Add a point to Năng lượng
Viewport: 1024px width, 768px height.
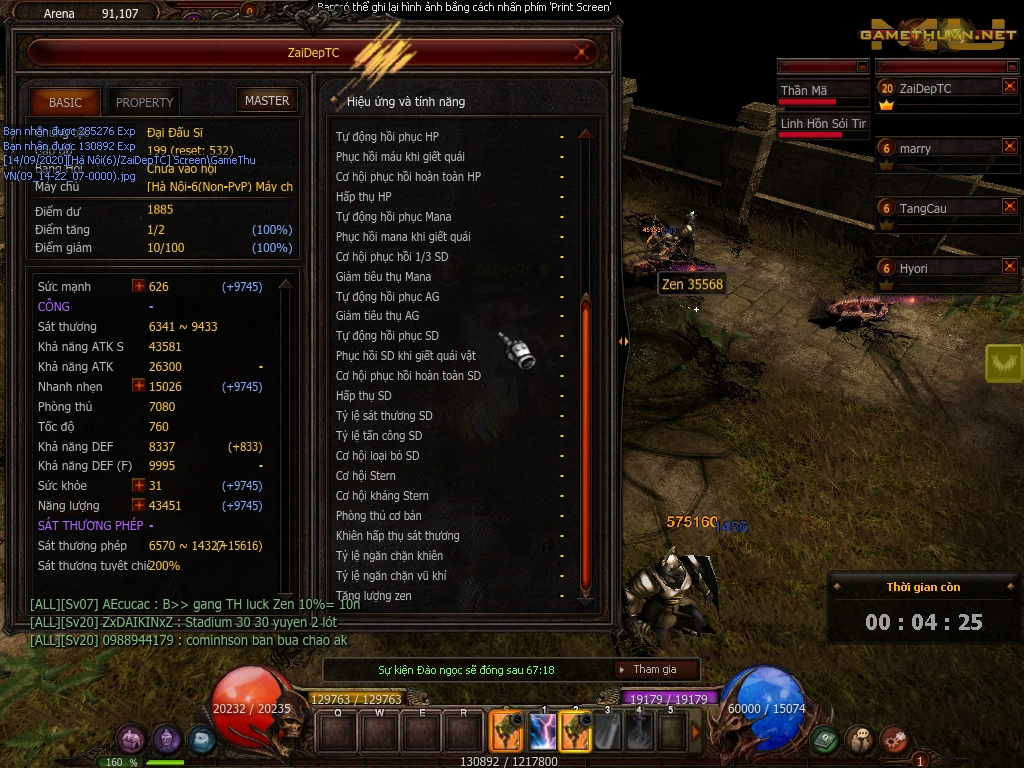point(139,505)
